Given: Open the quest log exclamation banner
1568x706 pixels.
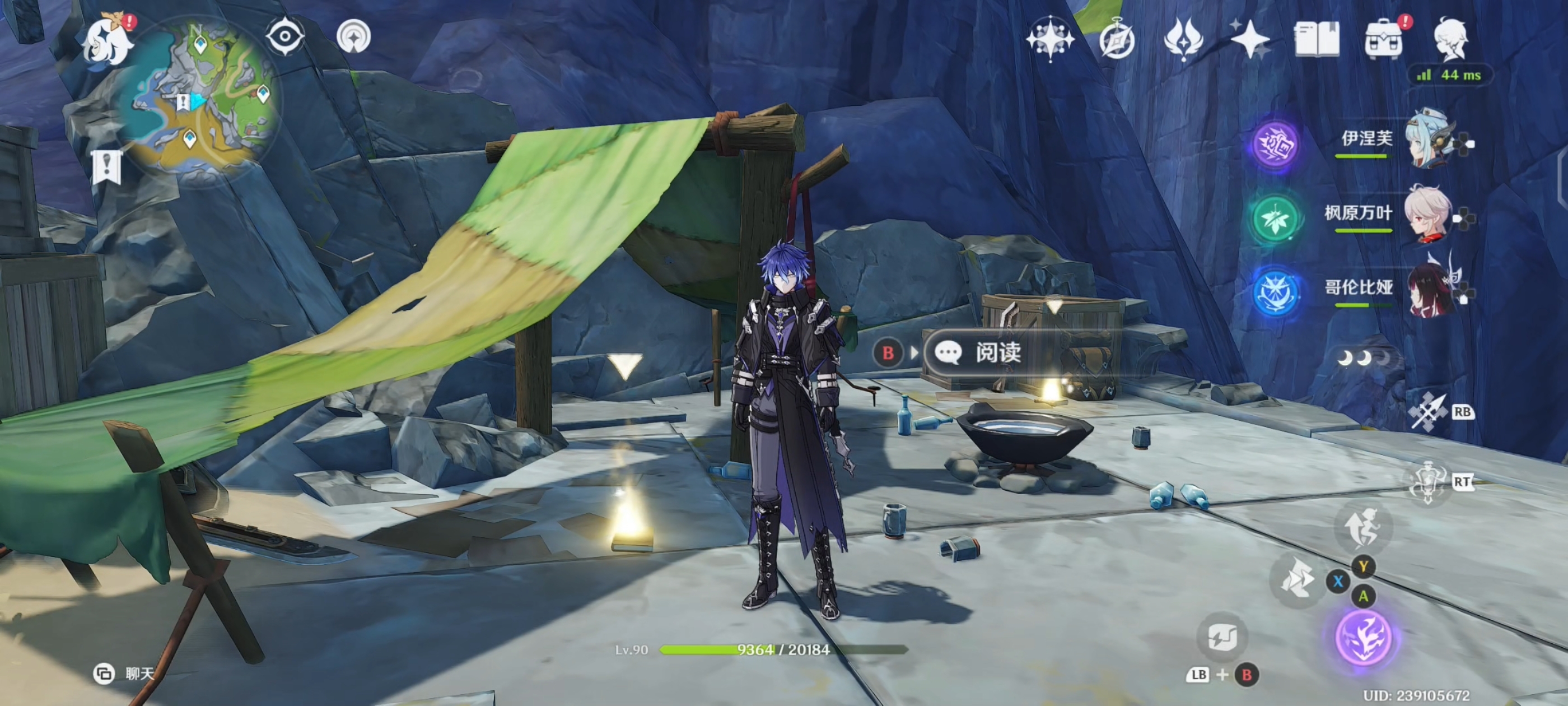Looking at the screenshot, I should [x=107, y=166].
